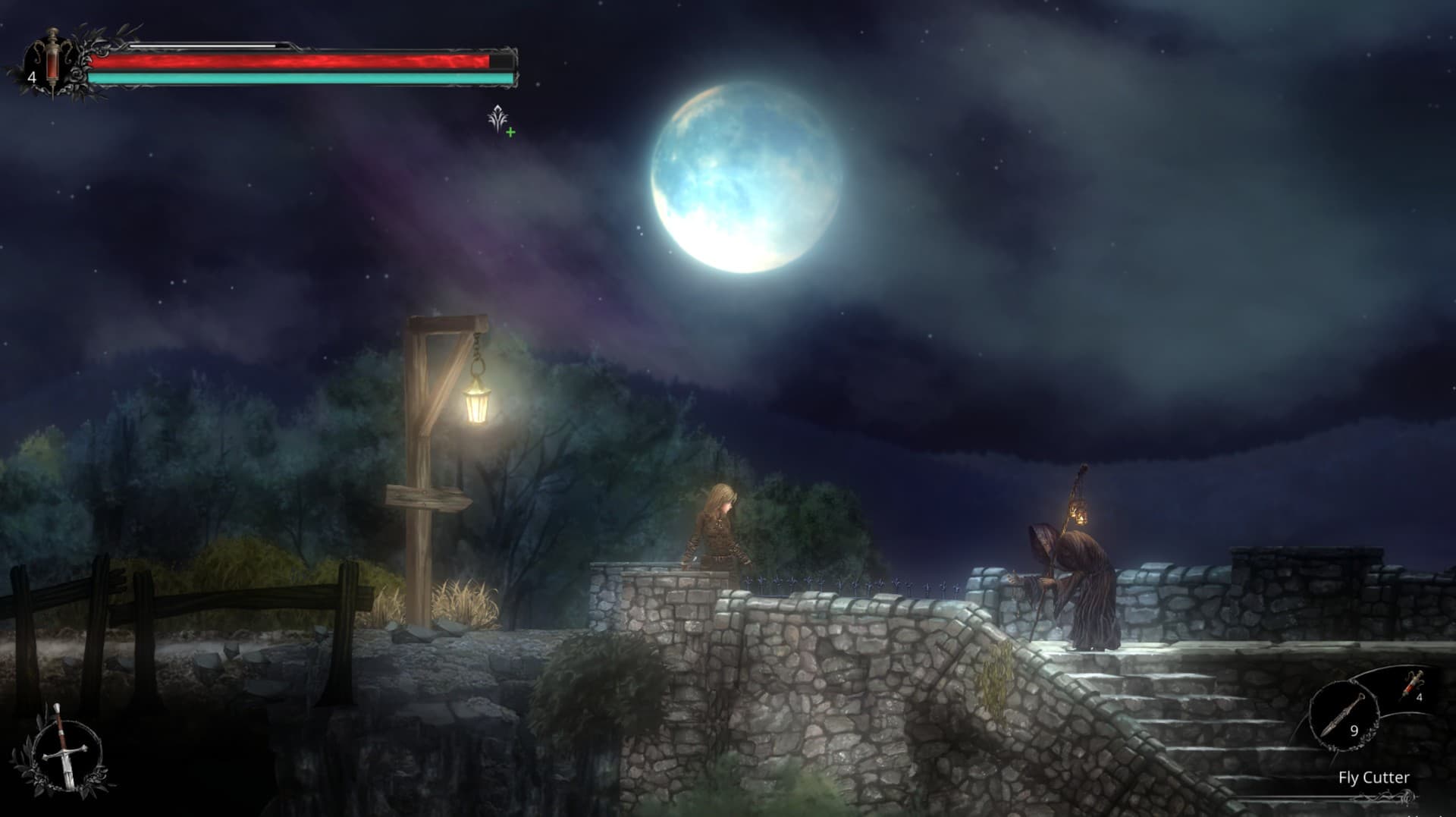This screenshot has width=1456, height=817.
Task: Click the Fly Cutter quantity number 9
Action: pyautogui.click(x=1354, y=731)
